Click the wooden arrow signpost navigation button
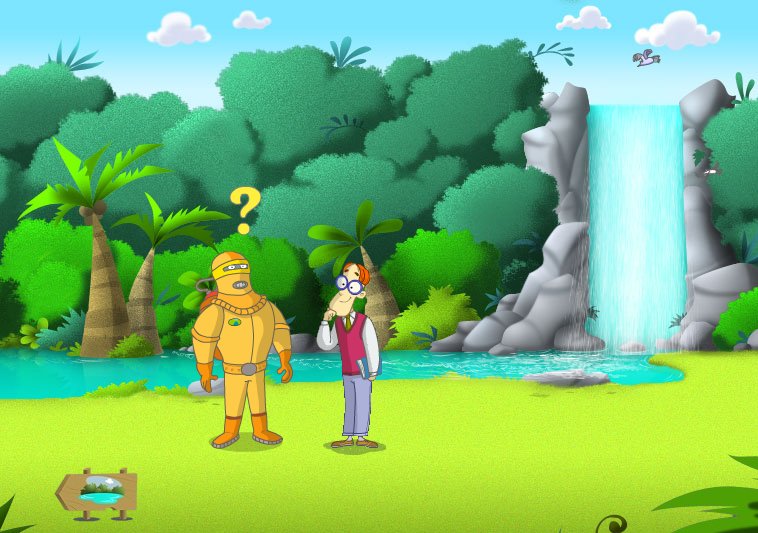The image size is (758, 533). coord(97,492)
